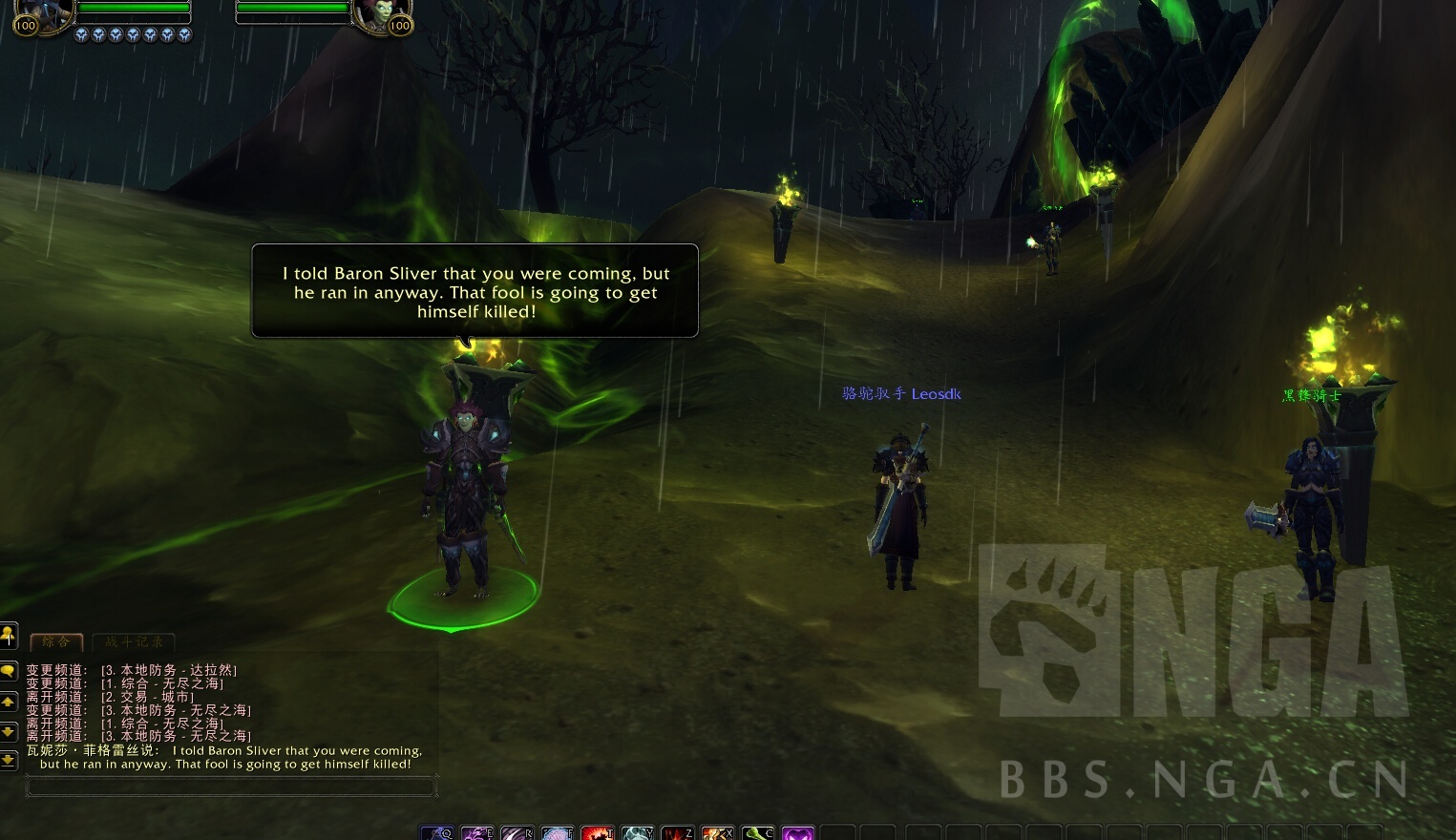Activate the hotbar ability marked Q

(437, 833)
